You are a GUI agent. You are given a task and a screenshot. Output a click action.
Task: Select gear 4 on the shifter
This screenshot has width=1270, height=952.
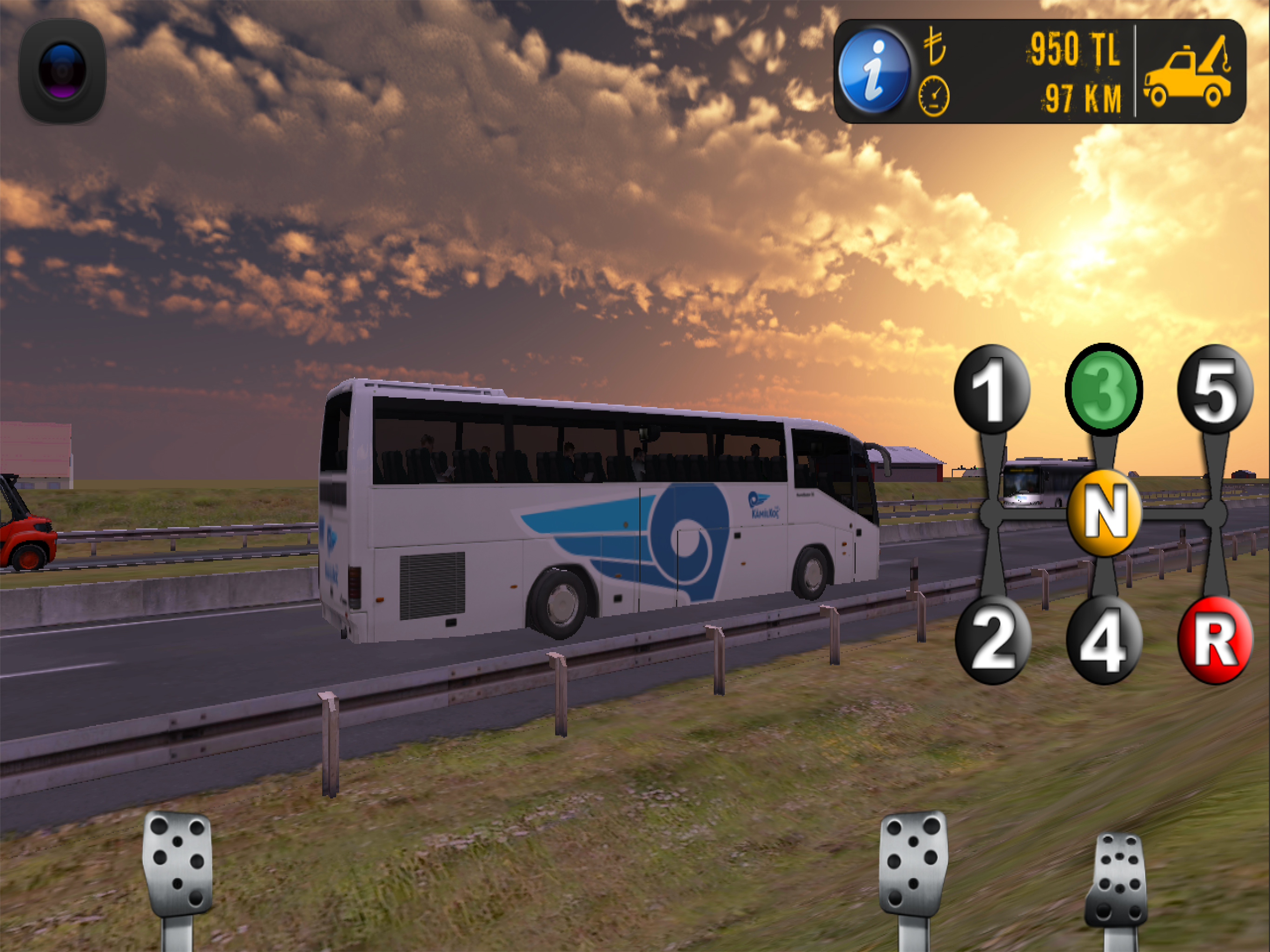tap(1104, 640)
